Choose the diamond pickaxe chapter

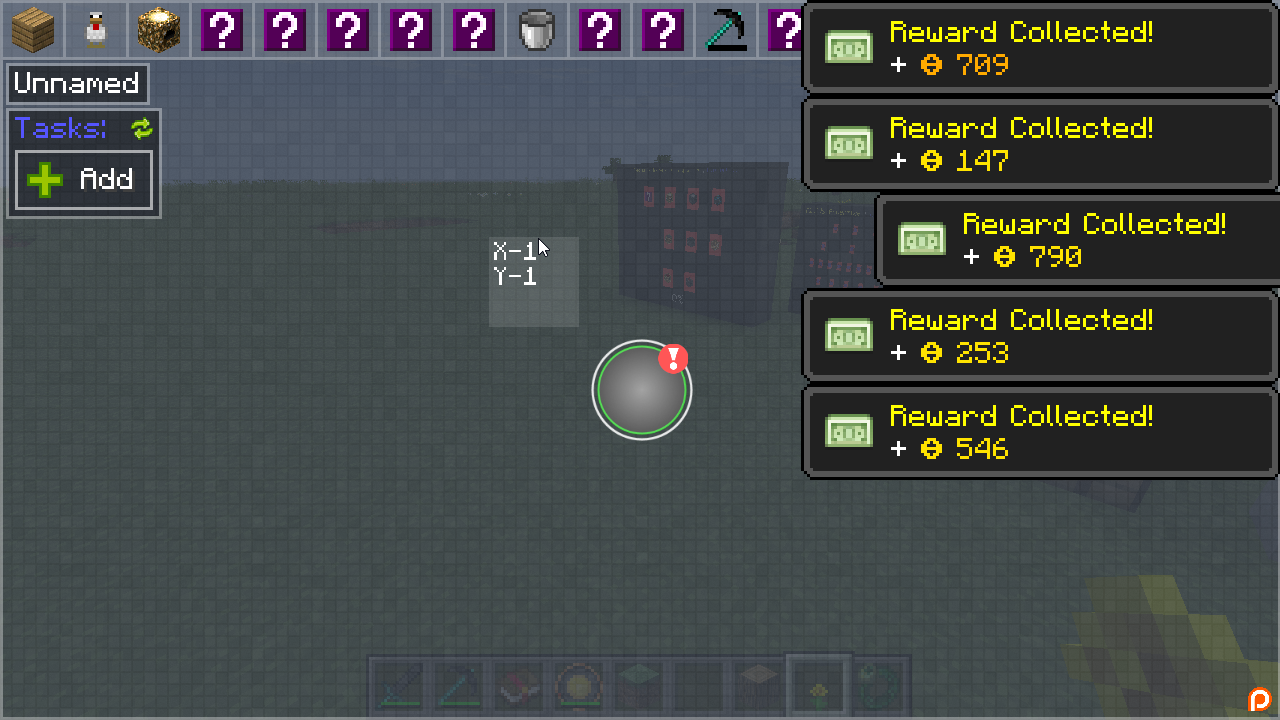point(725,29)
